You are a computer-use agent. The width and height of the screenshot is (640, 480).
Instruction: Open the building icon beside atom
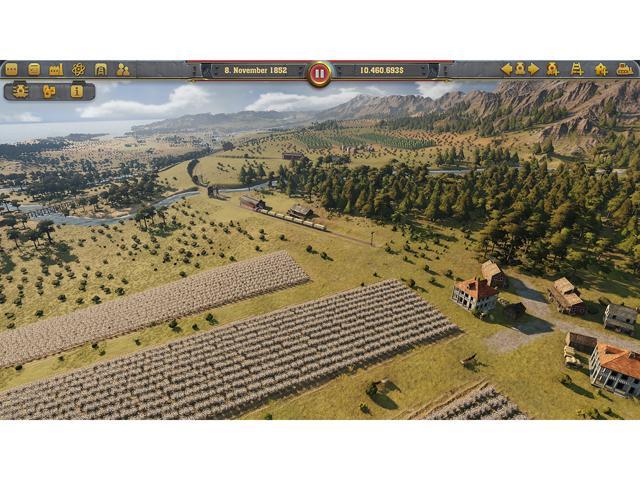(x=100, y=69)
